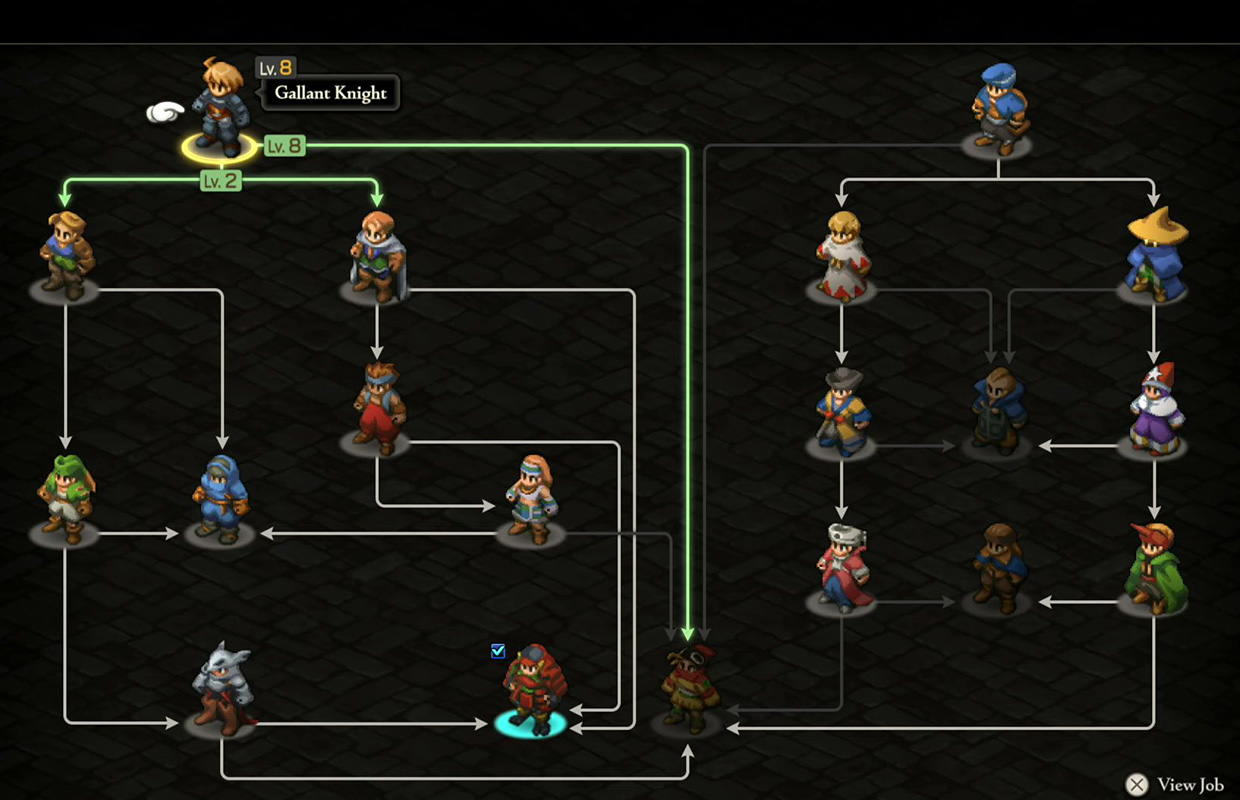Select the purple-robed mage with the star hat

click(1154, 410)
